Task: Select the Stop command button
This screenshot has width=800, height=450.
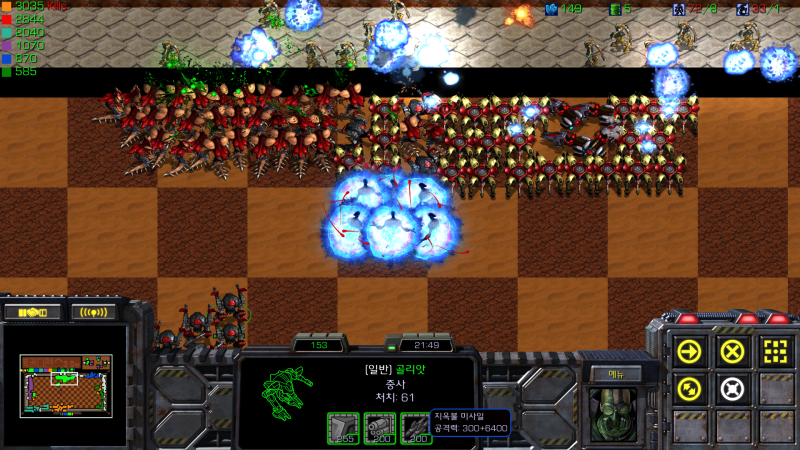Action: [x=732, y=351]
